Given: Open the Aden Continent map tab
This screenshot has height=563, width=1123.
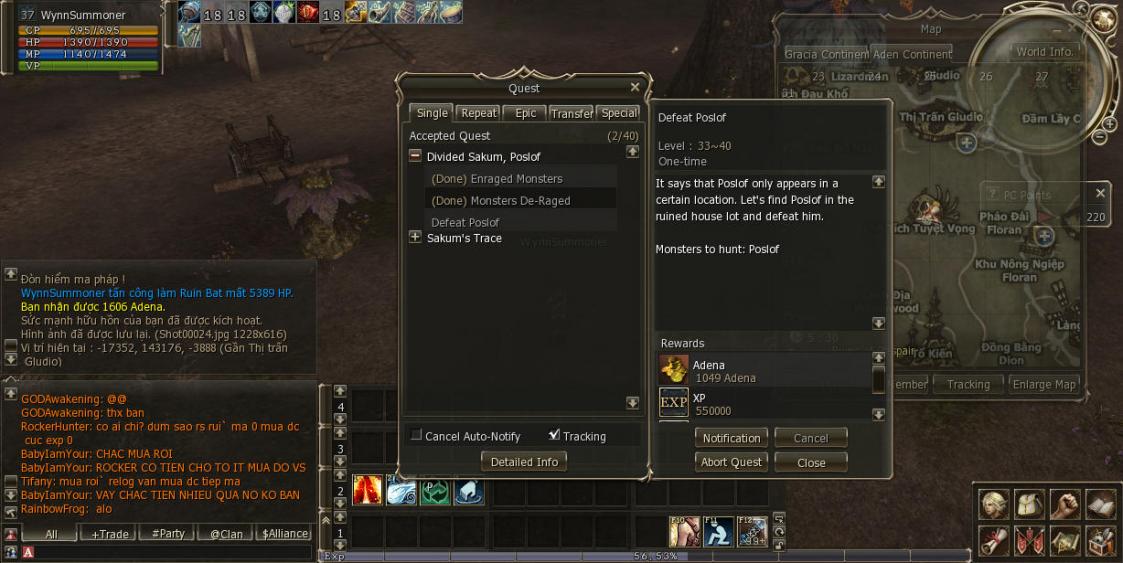Looking at the screenshot, I should 913,54.
